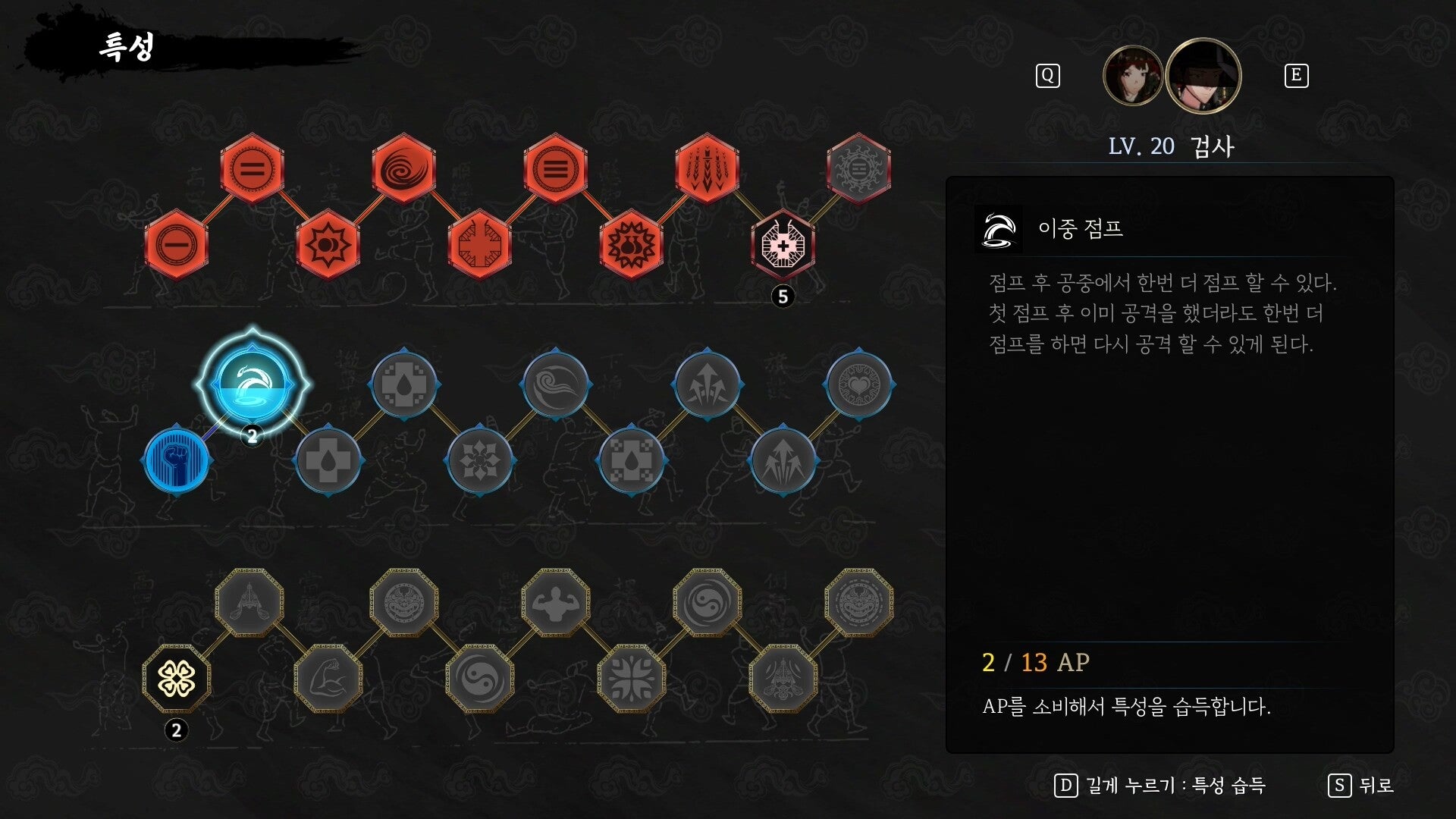Select the horned helmet mask trait
Screen dimensions: 1456x819
(783, 678)
